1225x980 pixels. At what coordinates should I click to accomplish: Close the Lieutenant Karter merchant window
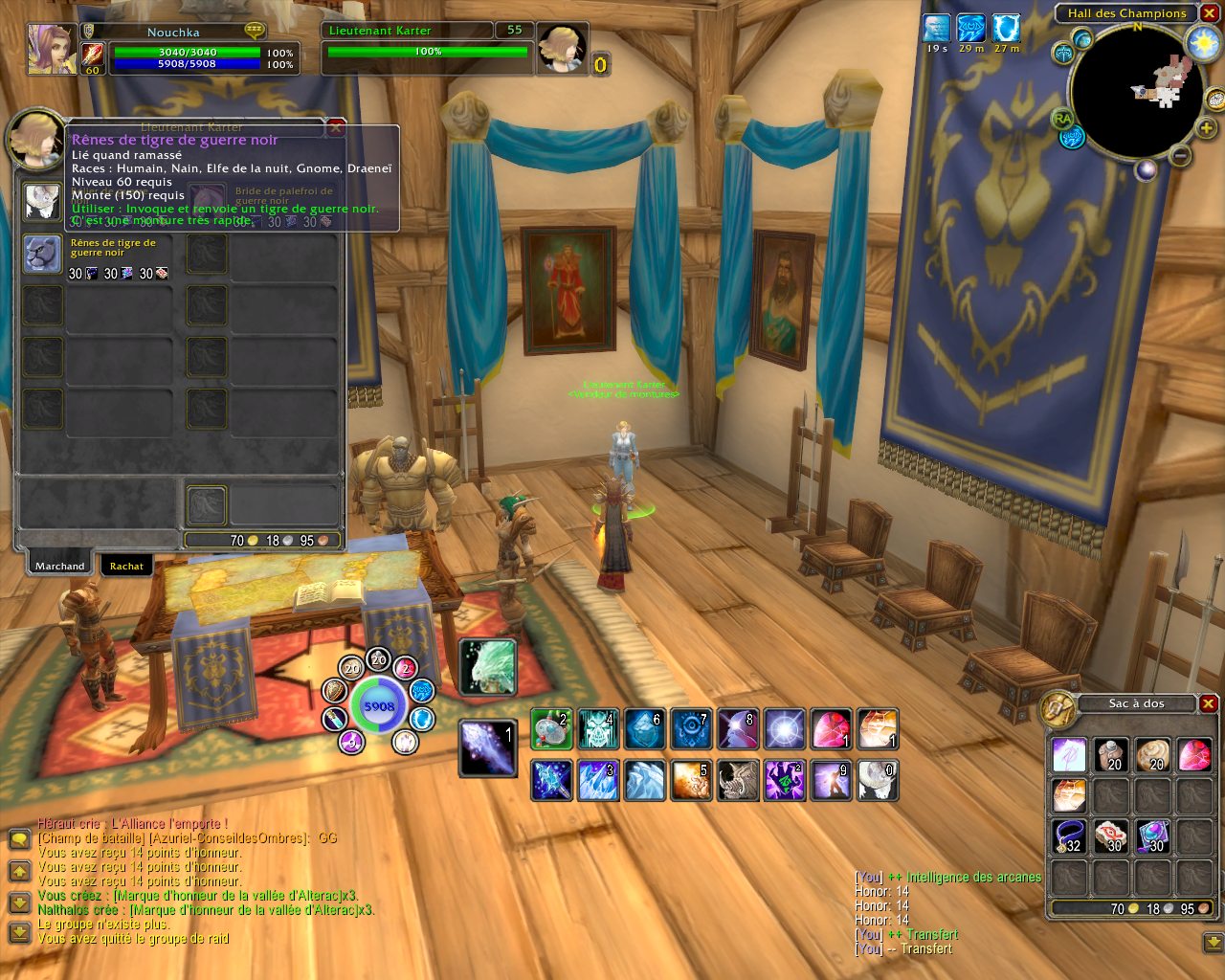coord(336,126)
